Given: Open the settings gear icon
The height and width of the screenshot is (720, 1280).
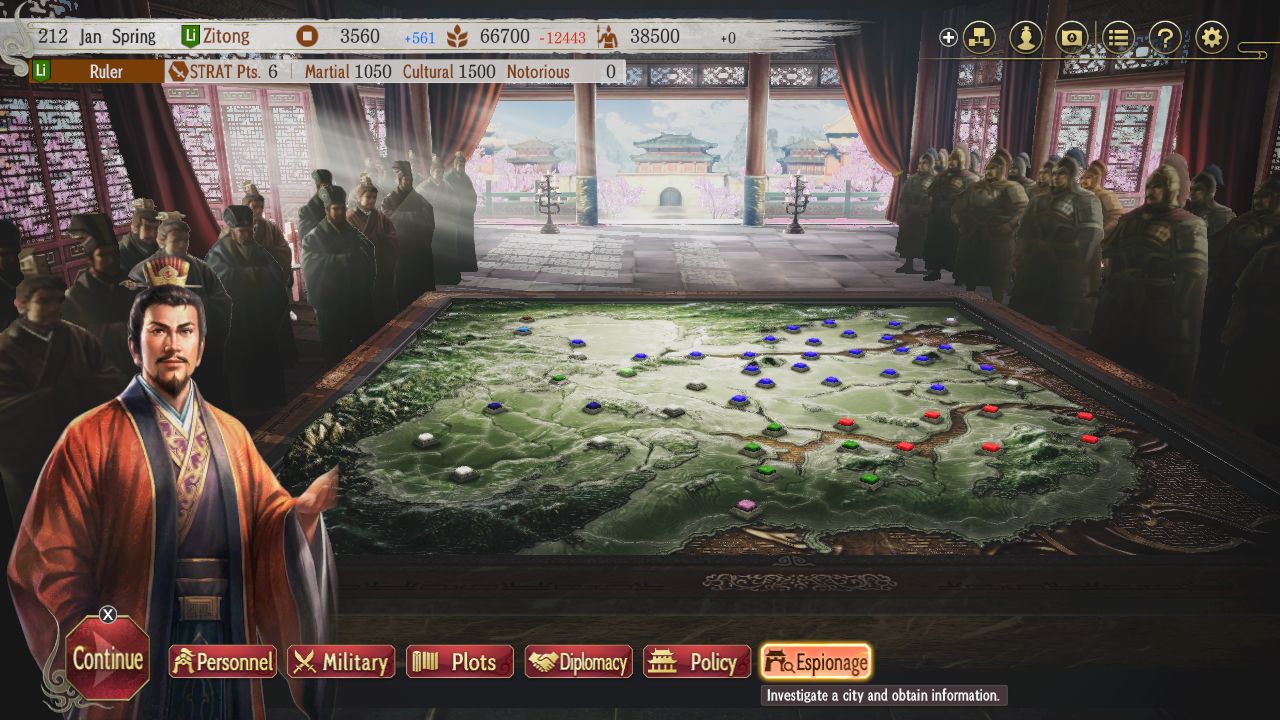Looking at the screenshot, I should [1211, 36].
